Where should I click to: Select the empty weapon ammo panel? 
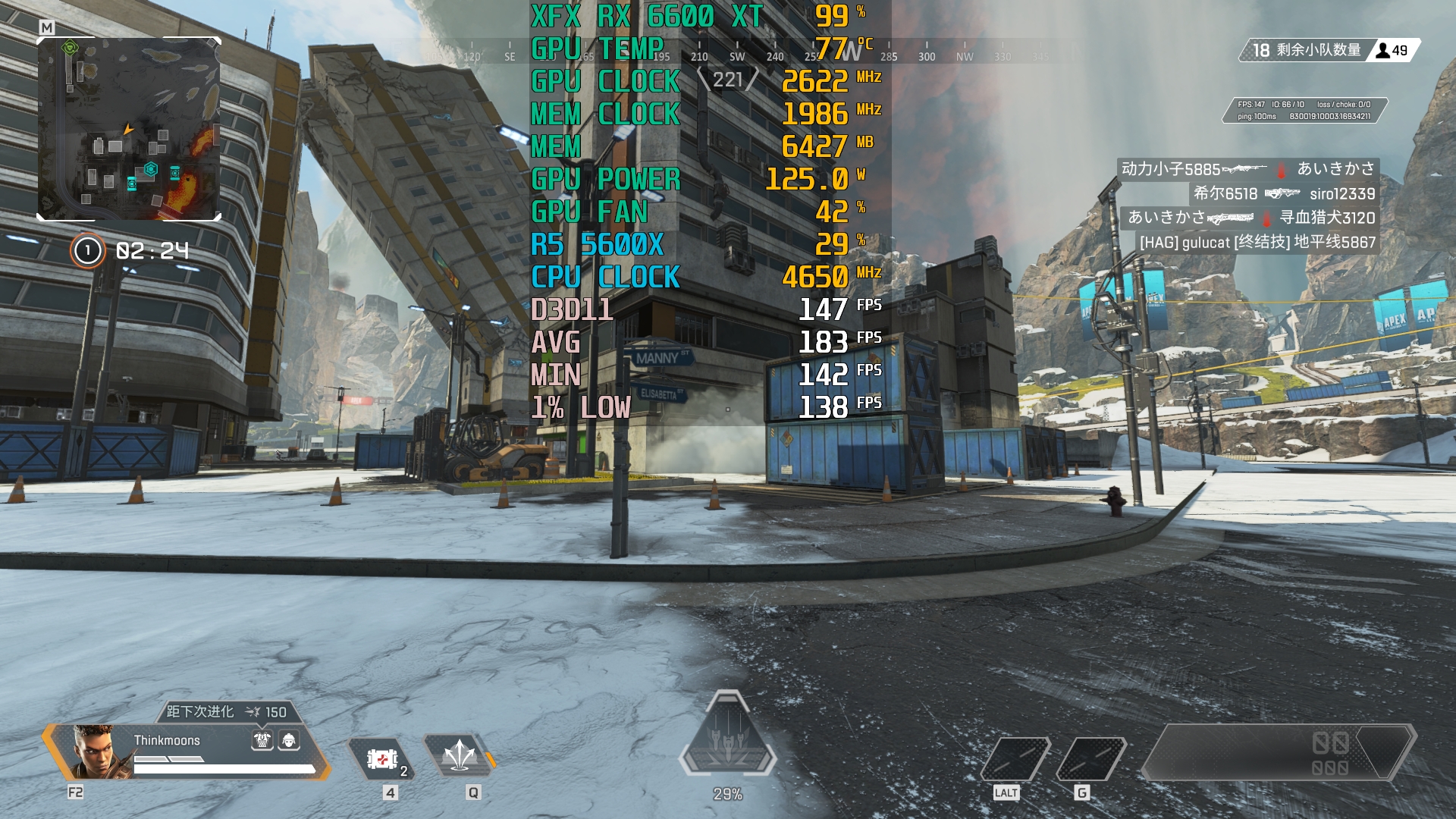tap(1279, 752)
